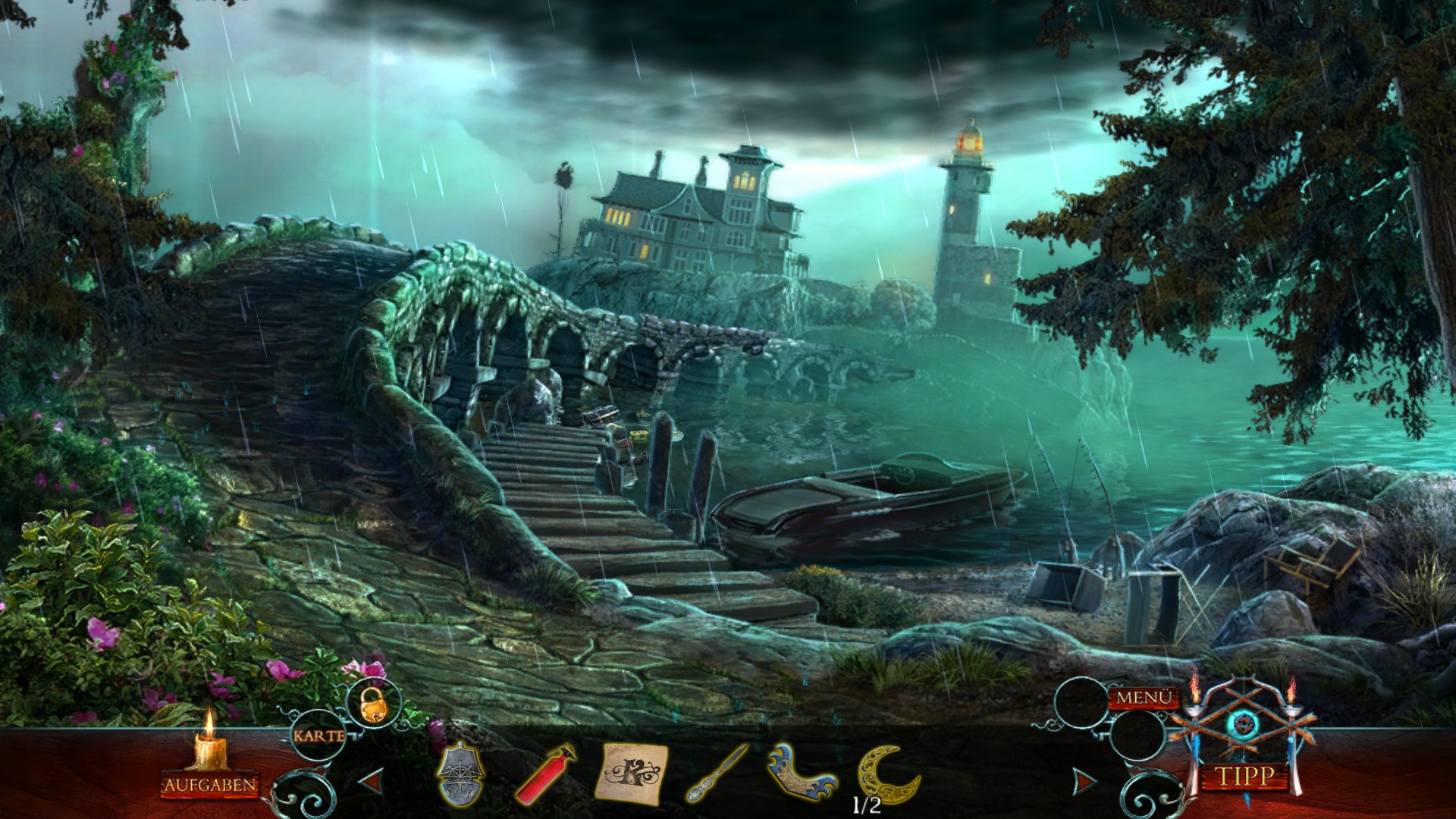Image resolution: width=1456 pixels, height=819 pixels.
Task: Select the ornate letter opener item
Action: 717,773
